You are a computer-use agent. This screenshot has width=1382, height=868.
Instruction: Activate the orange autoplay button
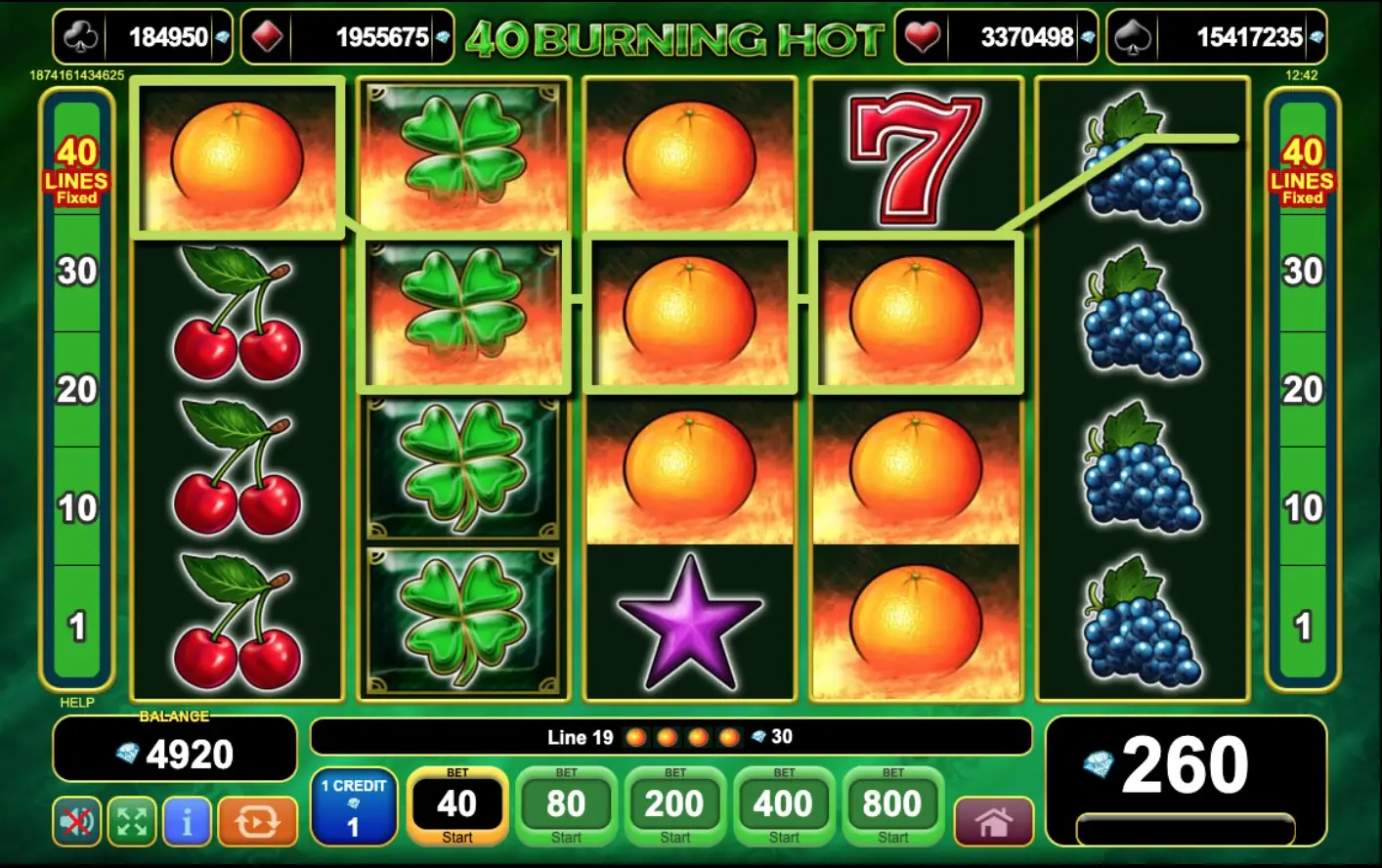(x=257, y=821)
